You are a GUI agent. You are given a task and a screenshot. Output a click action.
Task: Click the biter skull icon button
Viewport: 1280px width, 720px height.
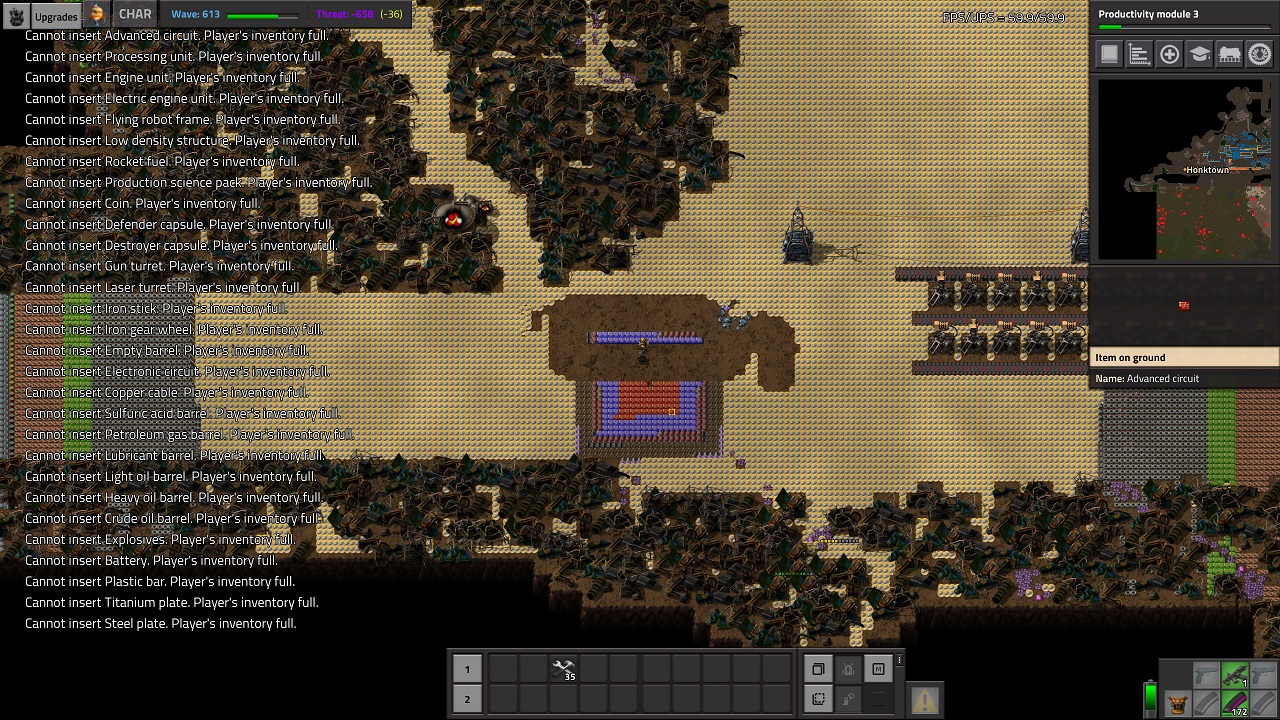(16, 16)
